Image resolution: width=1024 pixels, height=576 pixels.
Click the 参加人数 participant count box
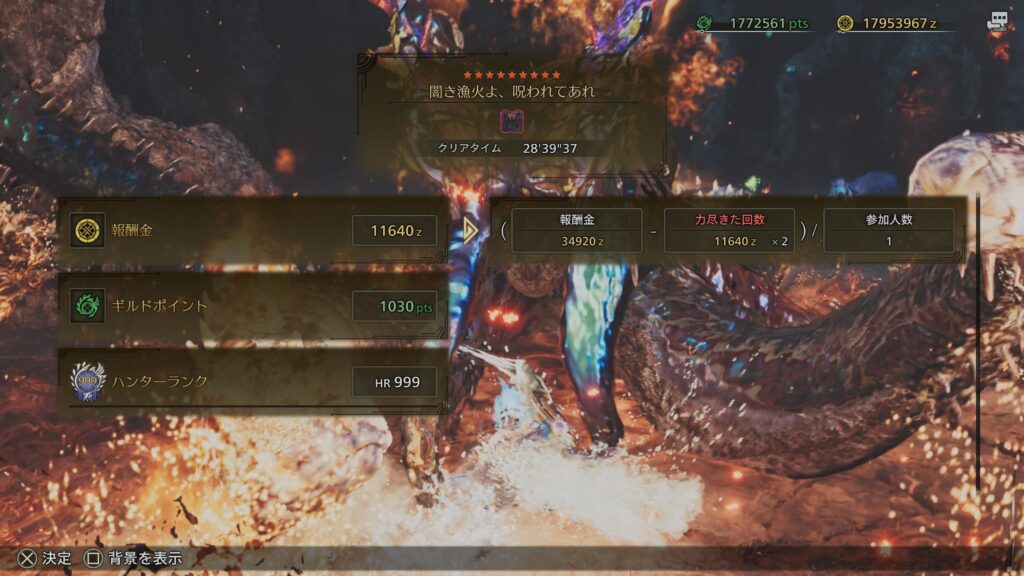coord(888,231)
